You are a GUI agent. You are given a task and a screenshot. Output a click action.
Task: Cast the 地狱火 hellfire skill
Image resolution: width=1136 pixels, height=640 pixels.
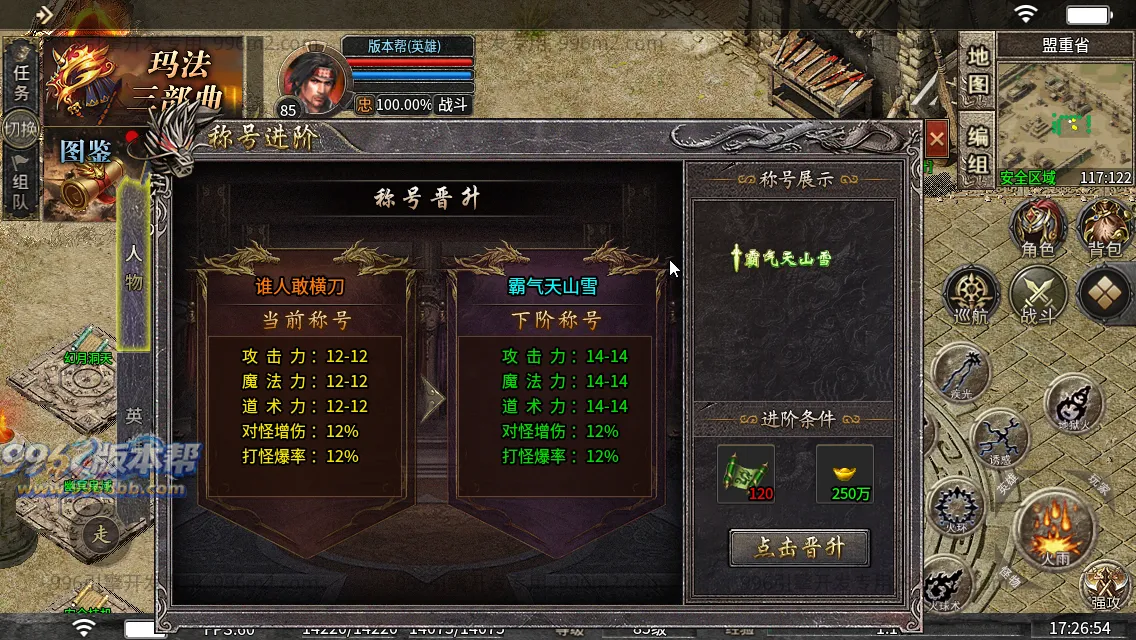1072,404
